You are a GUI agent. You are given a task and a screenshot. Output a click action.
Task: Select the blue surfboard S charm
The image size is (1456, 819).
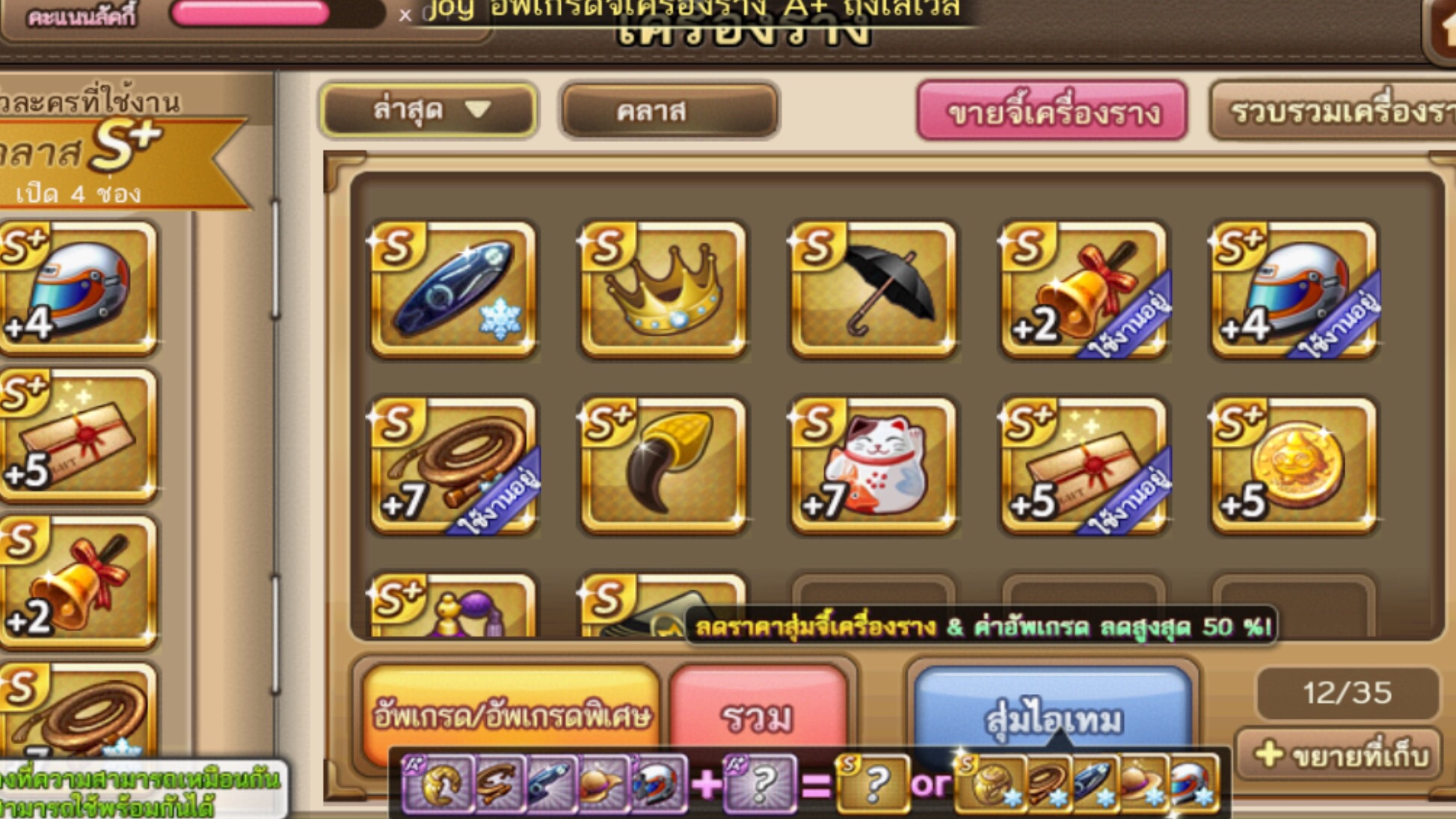453,289
